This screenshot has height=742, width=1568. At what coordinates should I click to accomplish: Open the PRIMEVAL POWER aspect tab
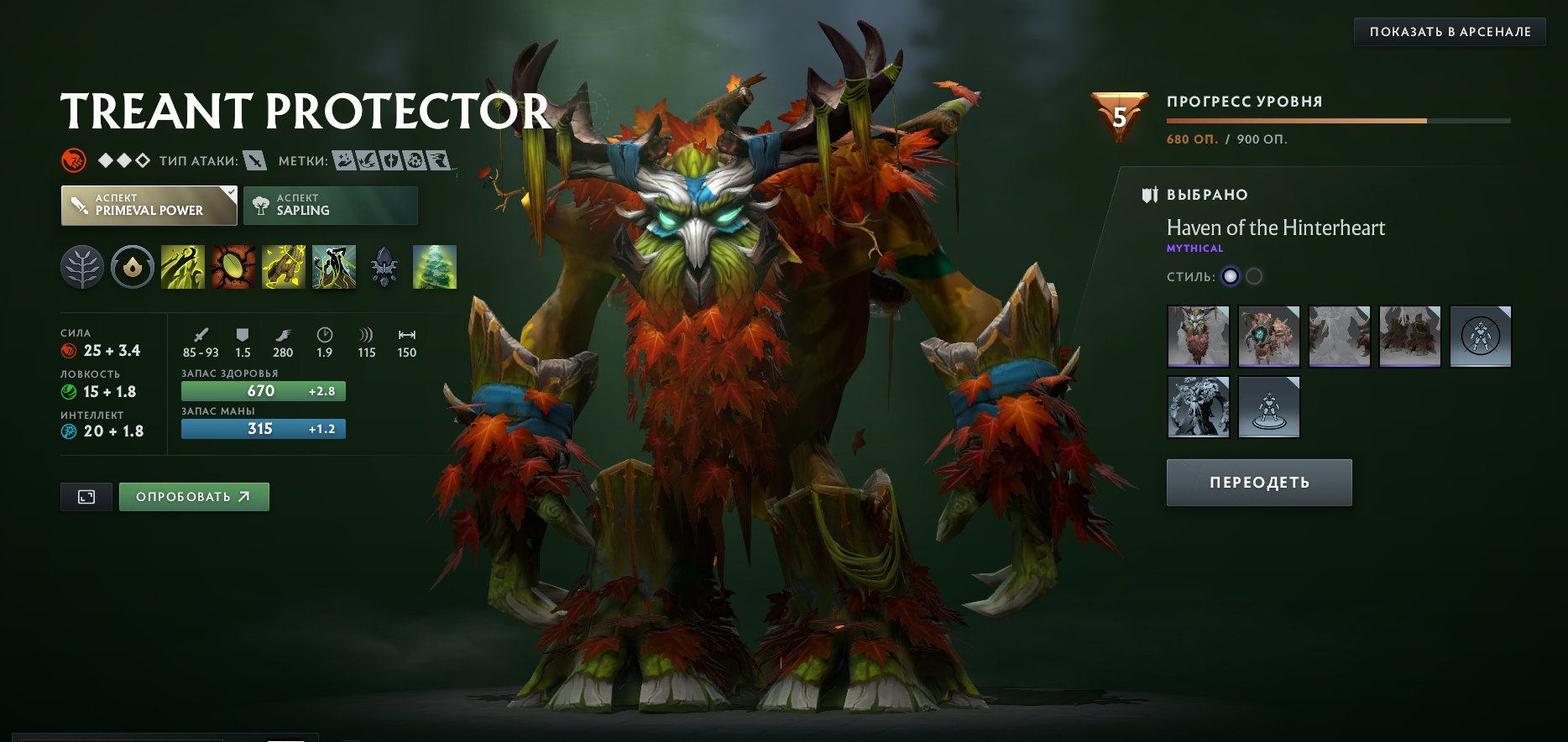(149, 205)
